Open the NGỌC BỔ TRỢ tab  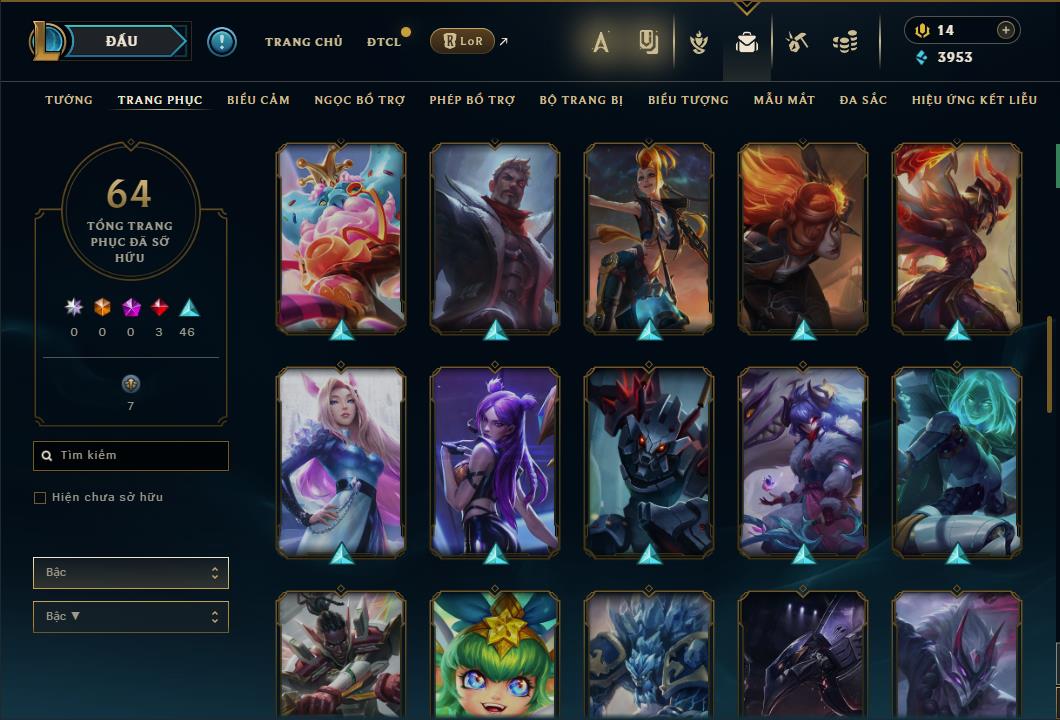(359, 100)
